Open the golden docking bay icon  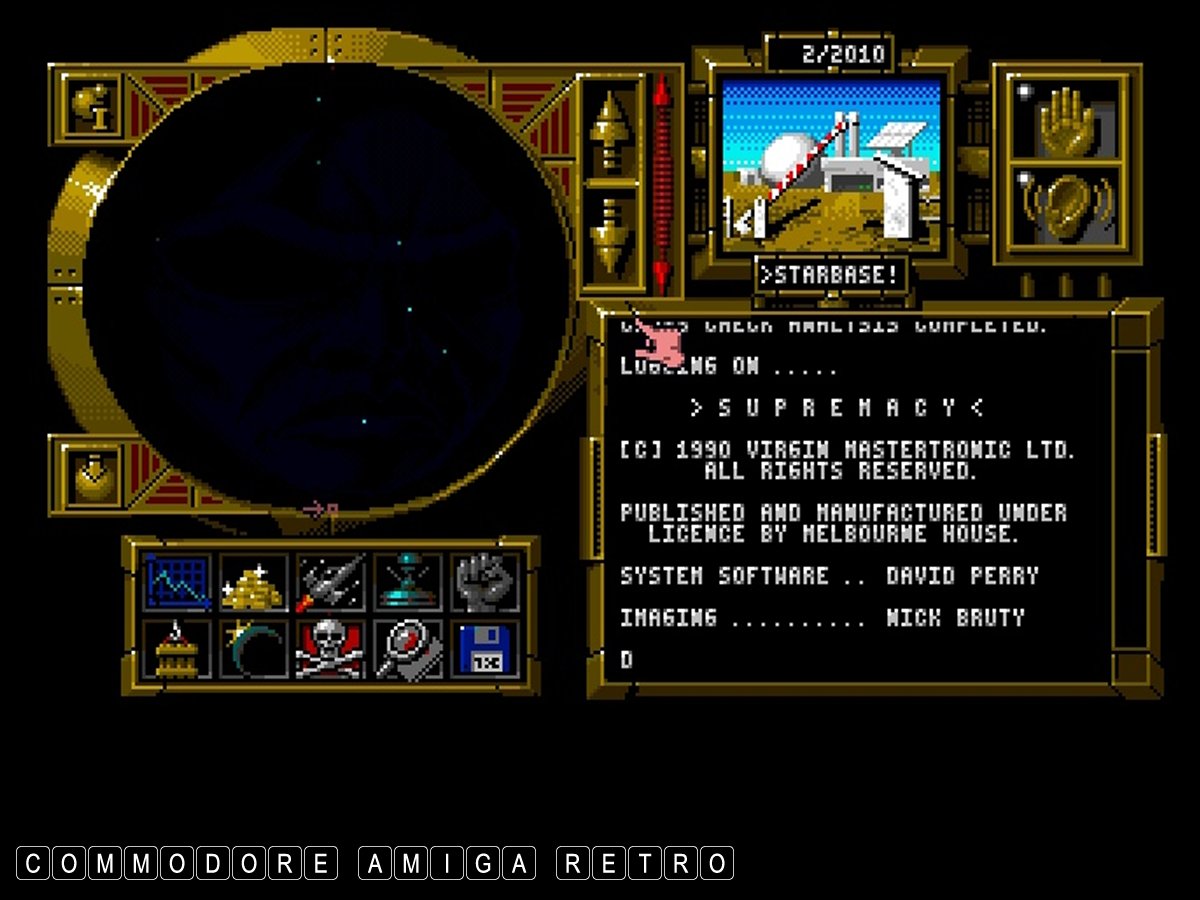[x=177, y=649]
